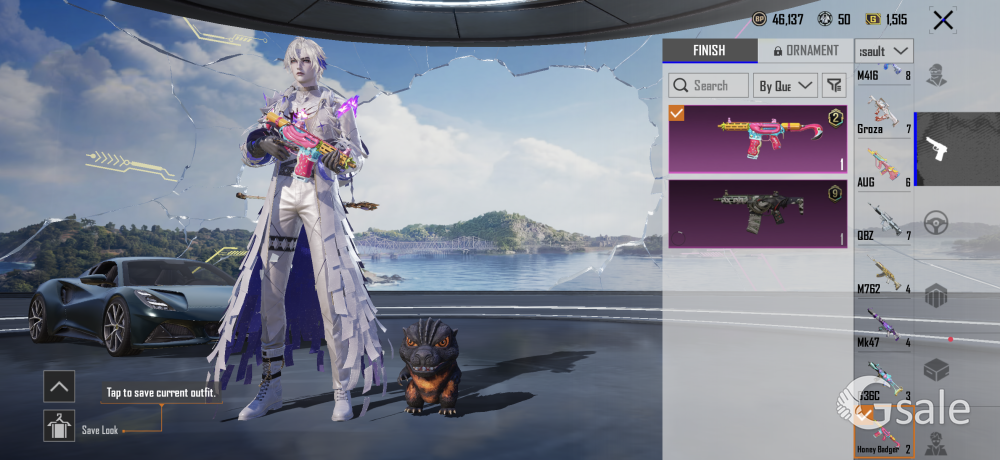Switch to the Finish tab
The image size is (1000, 460).
[709, 51]
